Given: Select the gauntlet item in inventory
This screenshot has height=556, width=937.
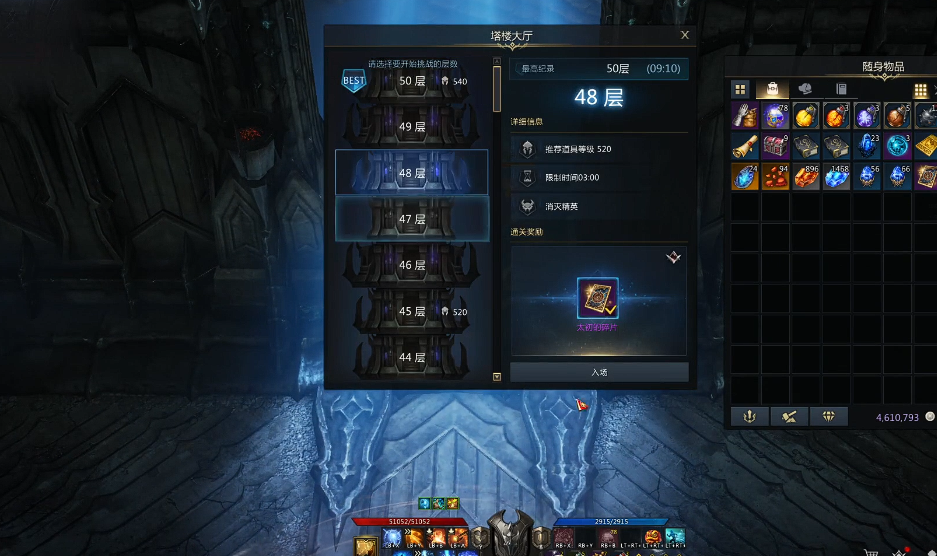Looking at the screenshot, I should click(x=744, y=115).
